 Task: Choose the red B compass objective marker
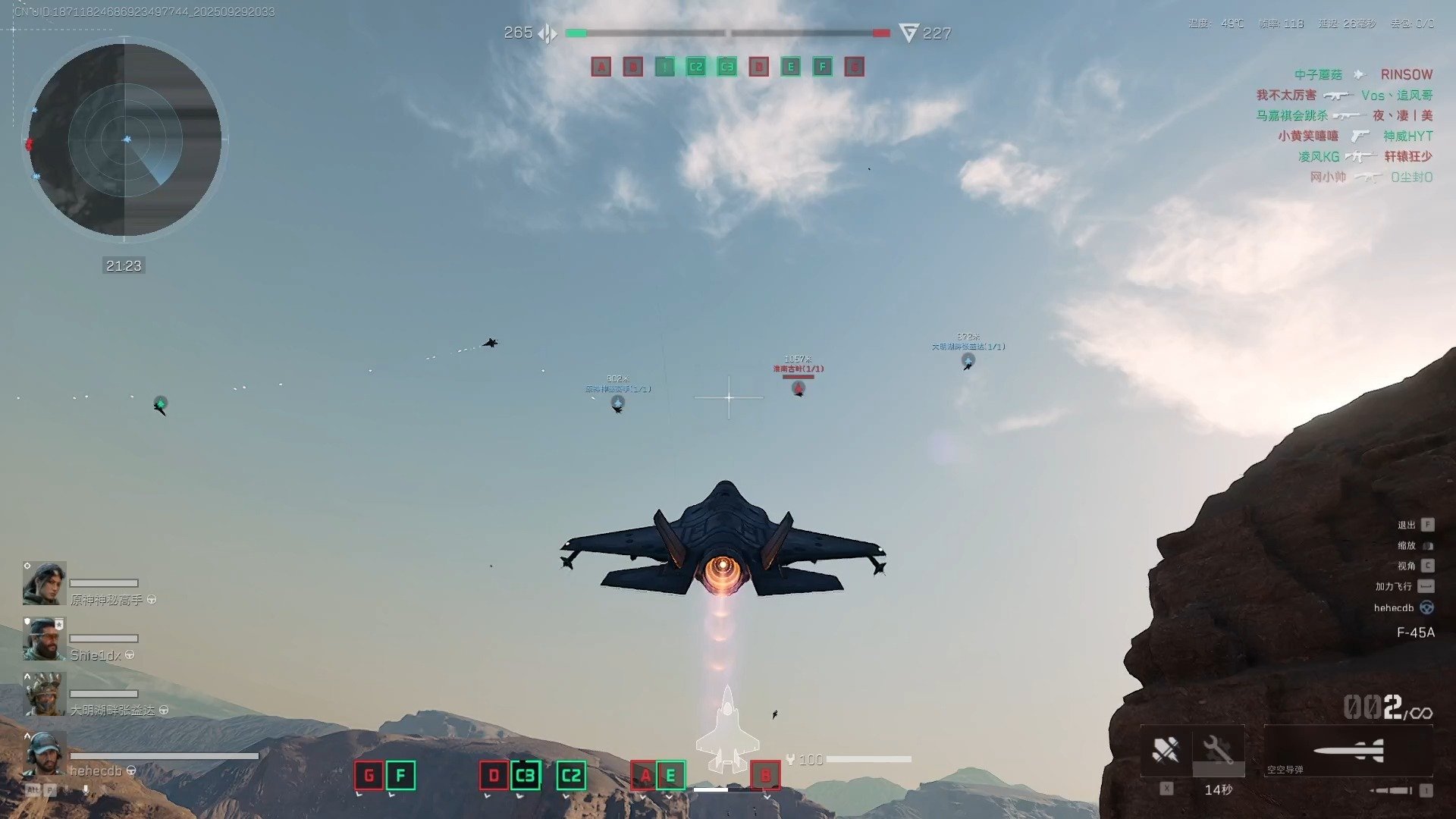pos(765,775)
